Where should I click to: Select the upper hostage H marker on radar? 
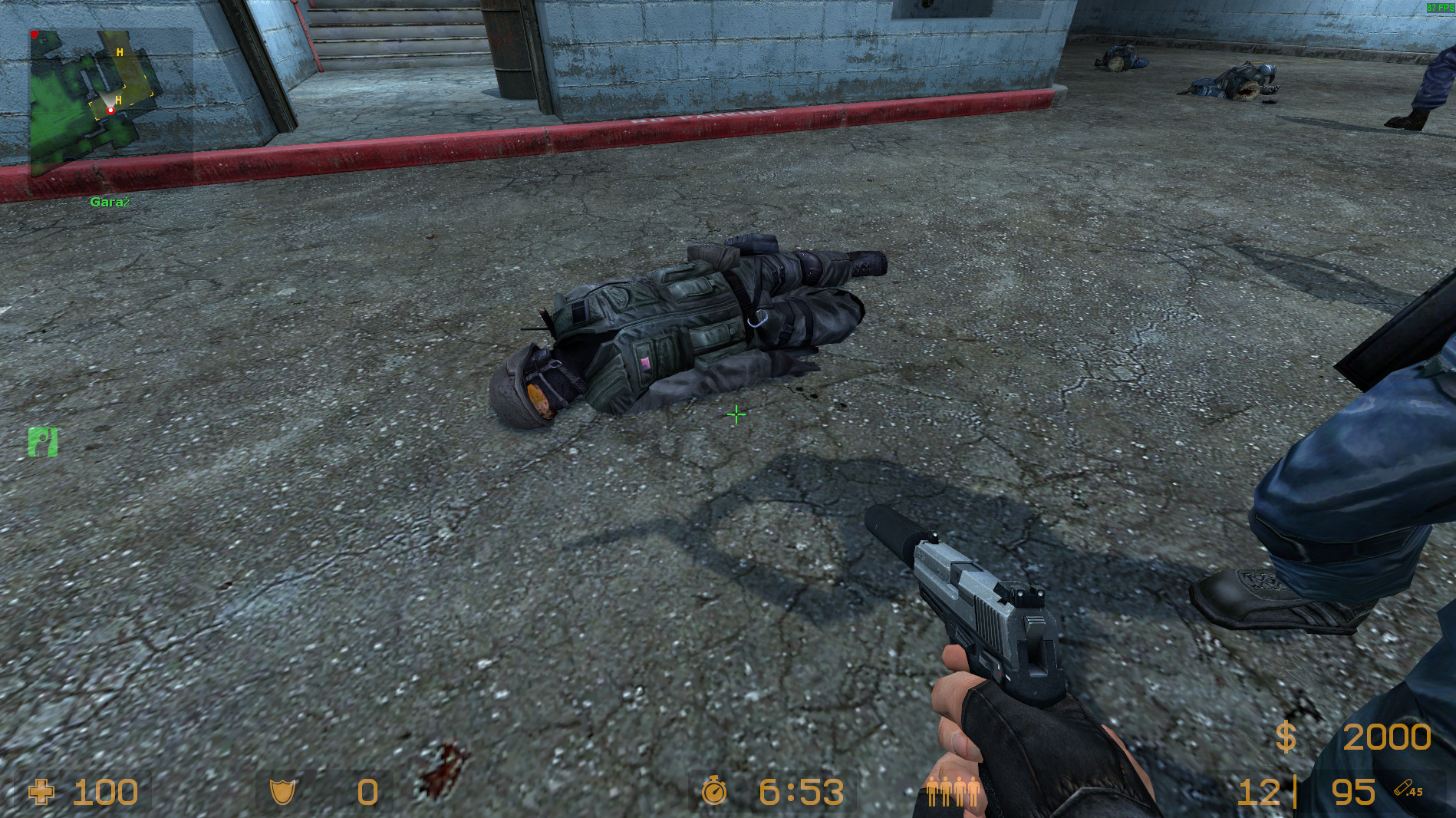[x=120, y=52]
